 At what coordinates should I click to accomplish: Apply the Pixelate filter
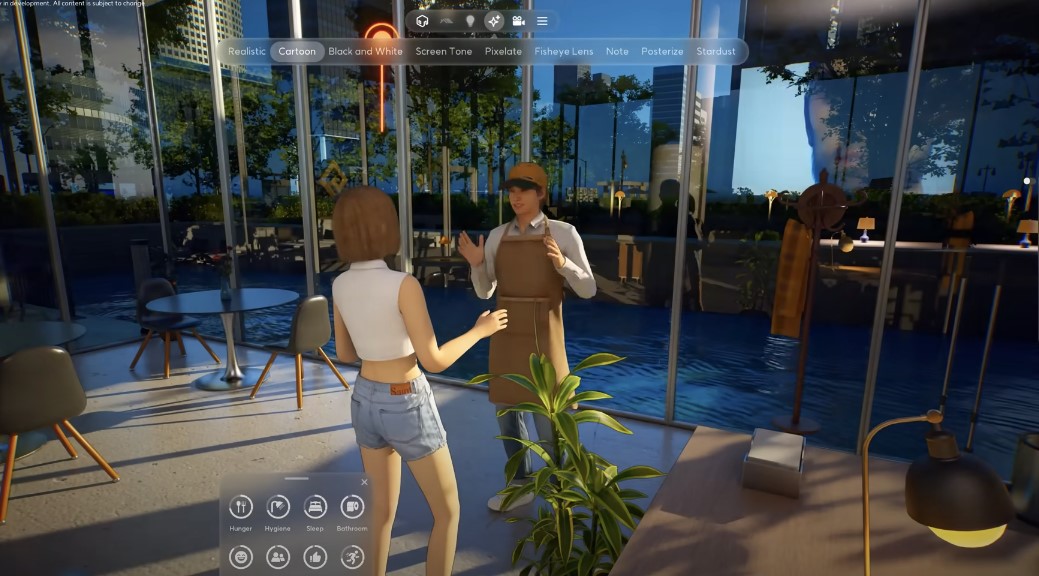(x=503, y=51)
